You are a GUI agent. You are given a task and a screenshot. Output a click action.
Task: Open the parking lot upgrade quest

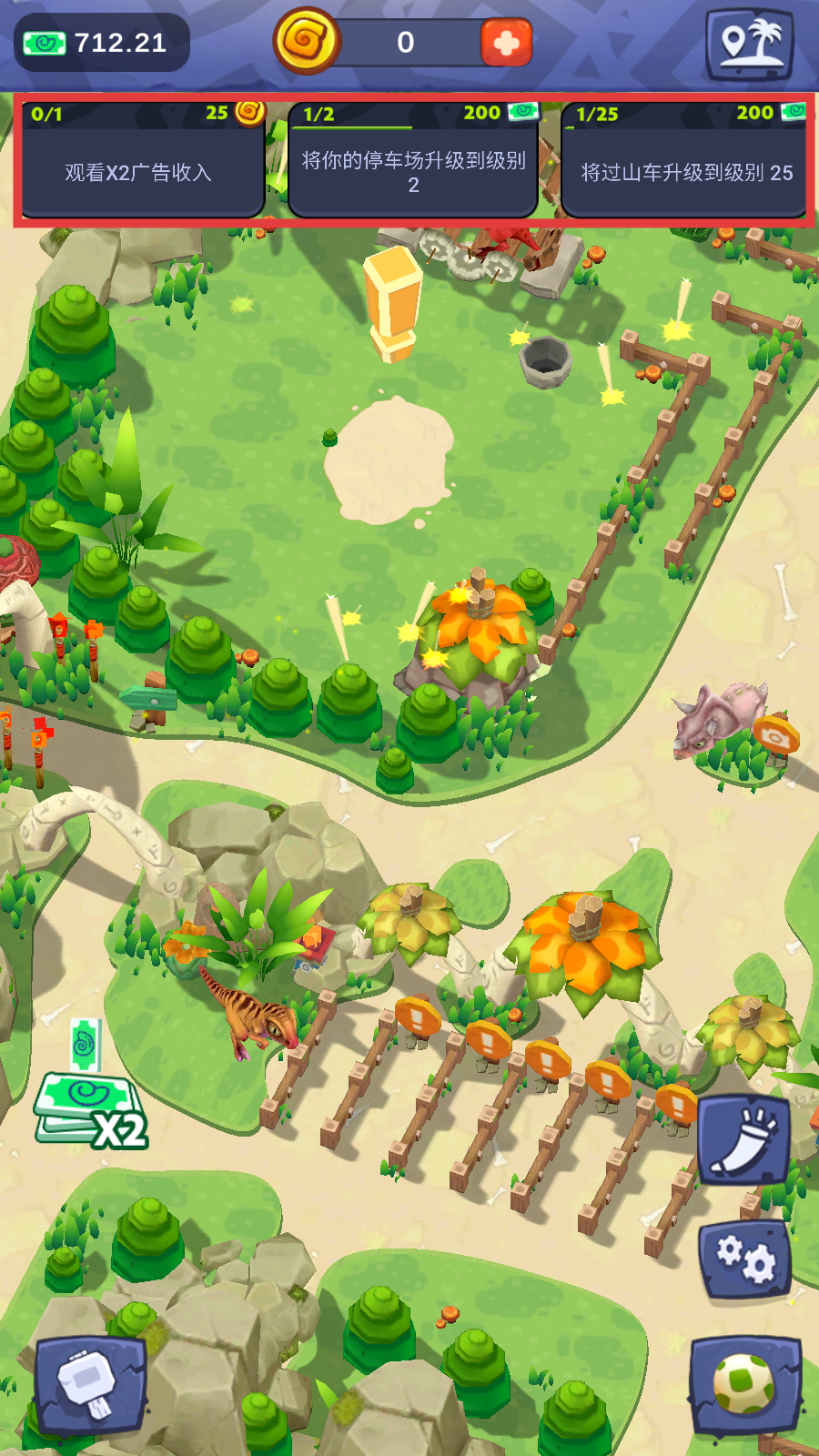(413, 161)
